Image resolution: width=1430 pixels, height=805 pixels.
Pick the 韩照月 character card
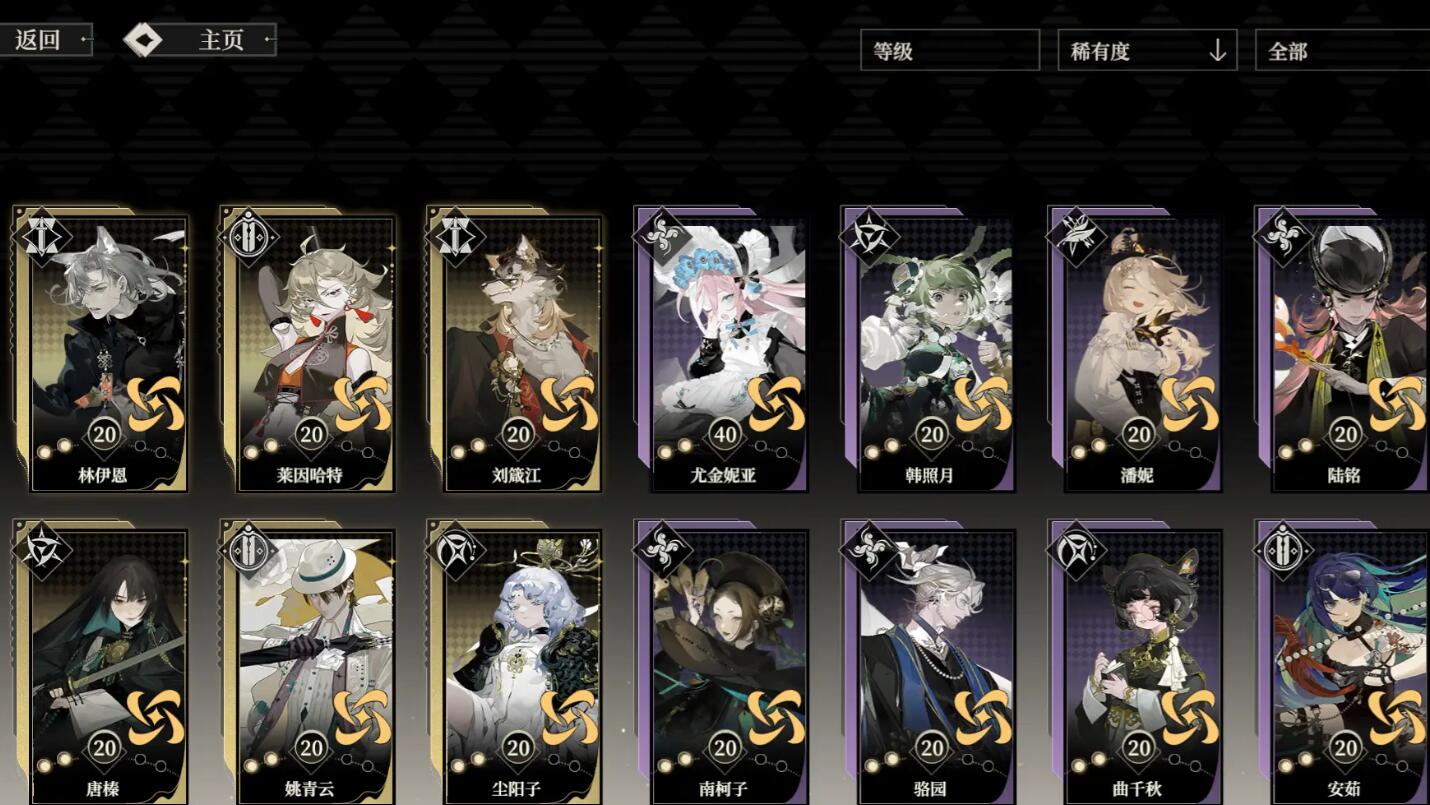[x=932, y=350]
